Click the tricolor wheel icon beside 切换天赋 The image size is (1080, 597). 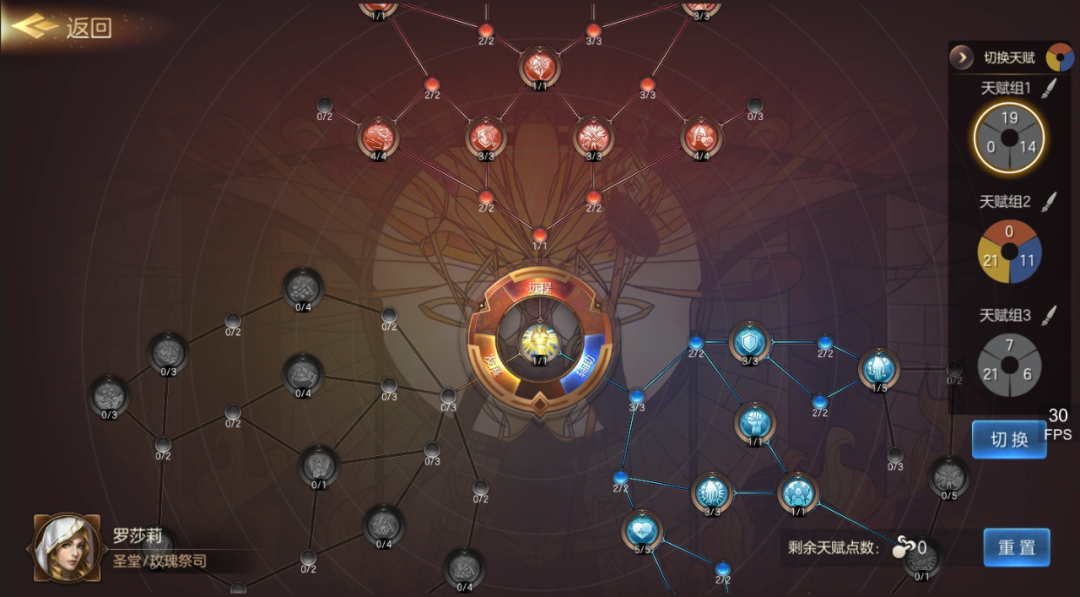pos(1059,58)
